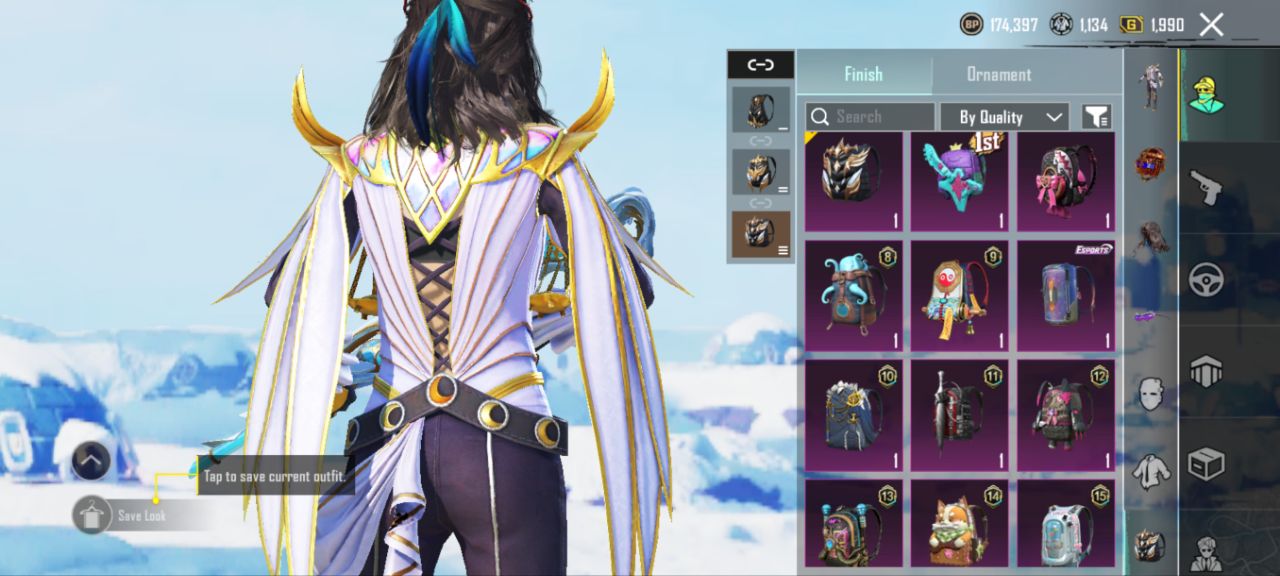Choose the teal 1st place backpack
Viewport: 1280px width, 576px height.
tap(957, 181)
